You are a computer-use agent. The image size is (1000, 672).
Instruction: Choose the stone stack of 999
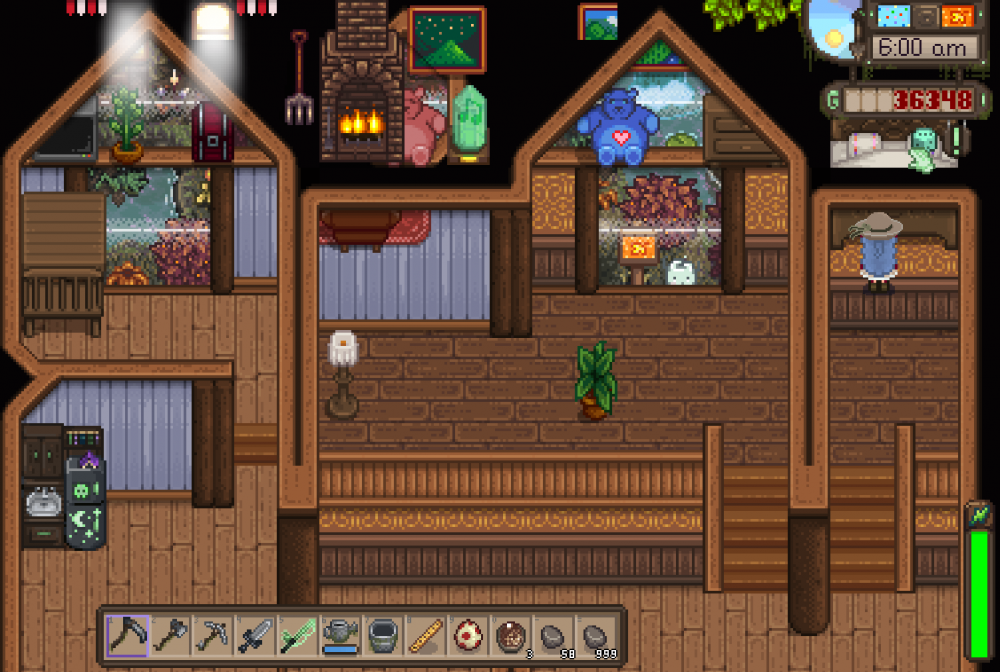click(598, 635)
